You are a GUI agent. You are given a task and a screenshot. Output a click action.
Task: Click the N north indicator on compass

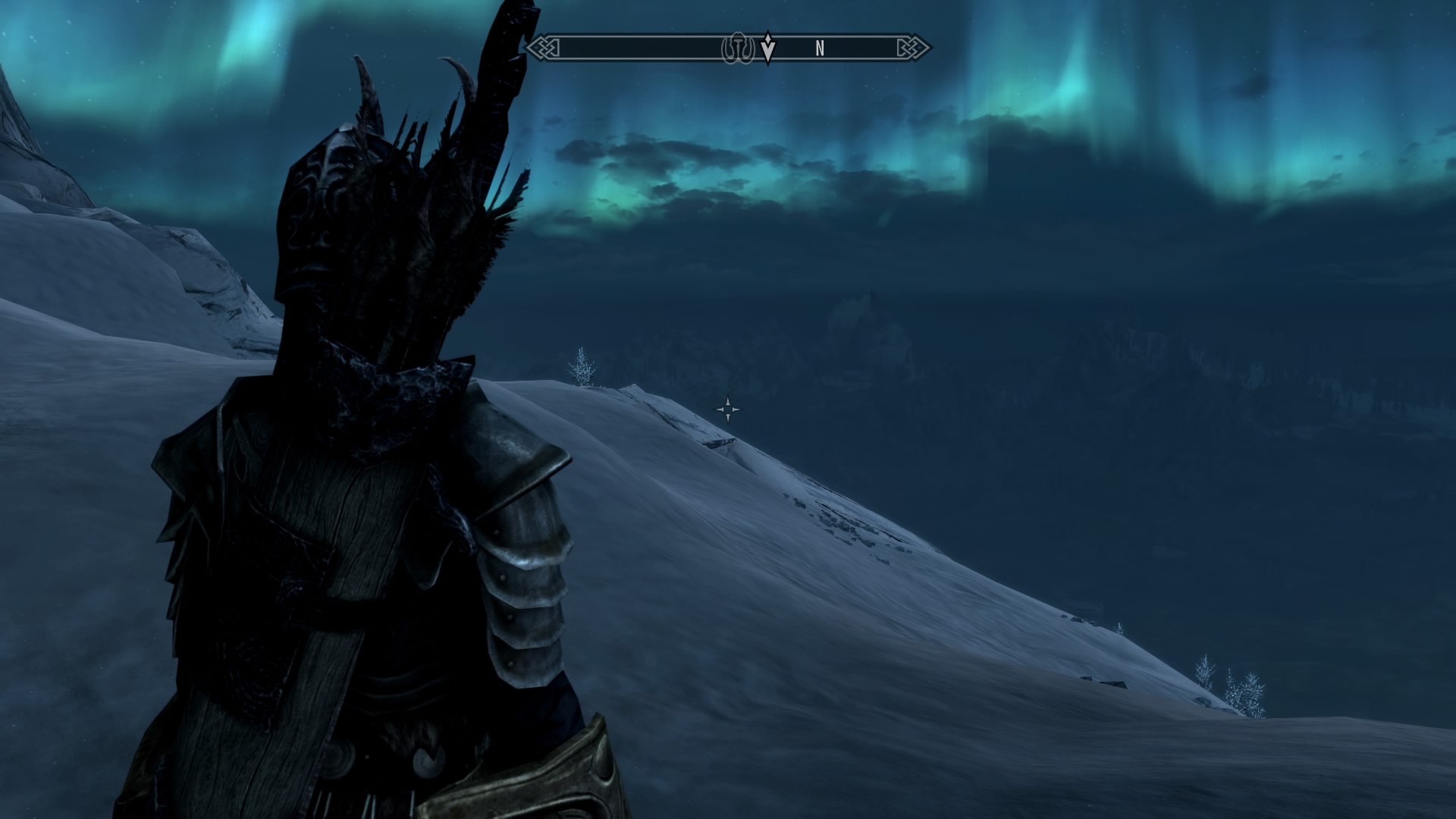click(820, 49)
